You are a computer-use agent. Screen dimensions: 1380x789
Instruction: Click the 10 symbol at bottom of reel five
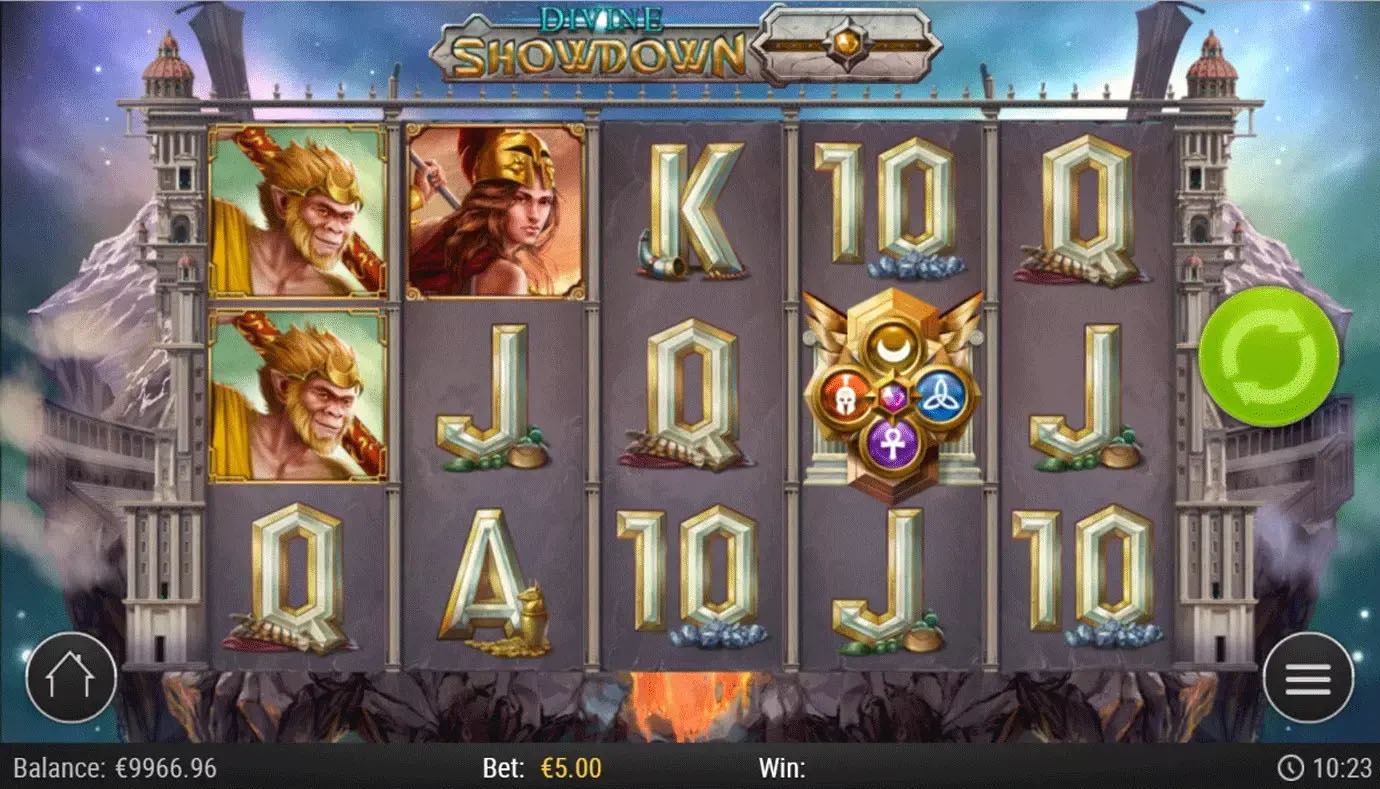click(x=1082, y=568)
